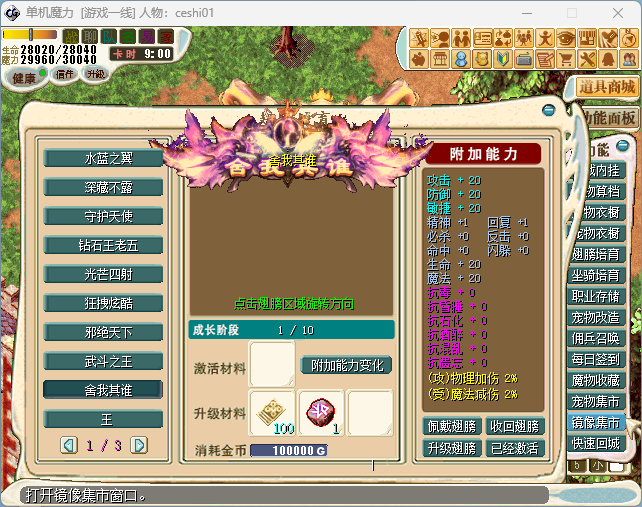Select the 守护天使 wing entry
The image size is (642, 507).
[x=107, y=216]
